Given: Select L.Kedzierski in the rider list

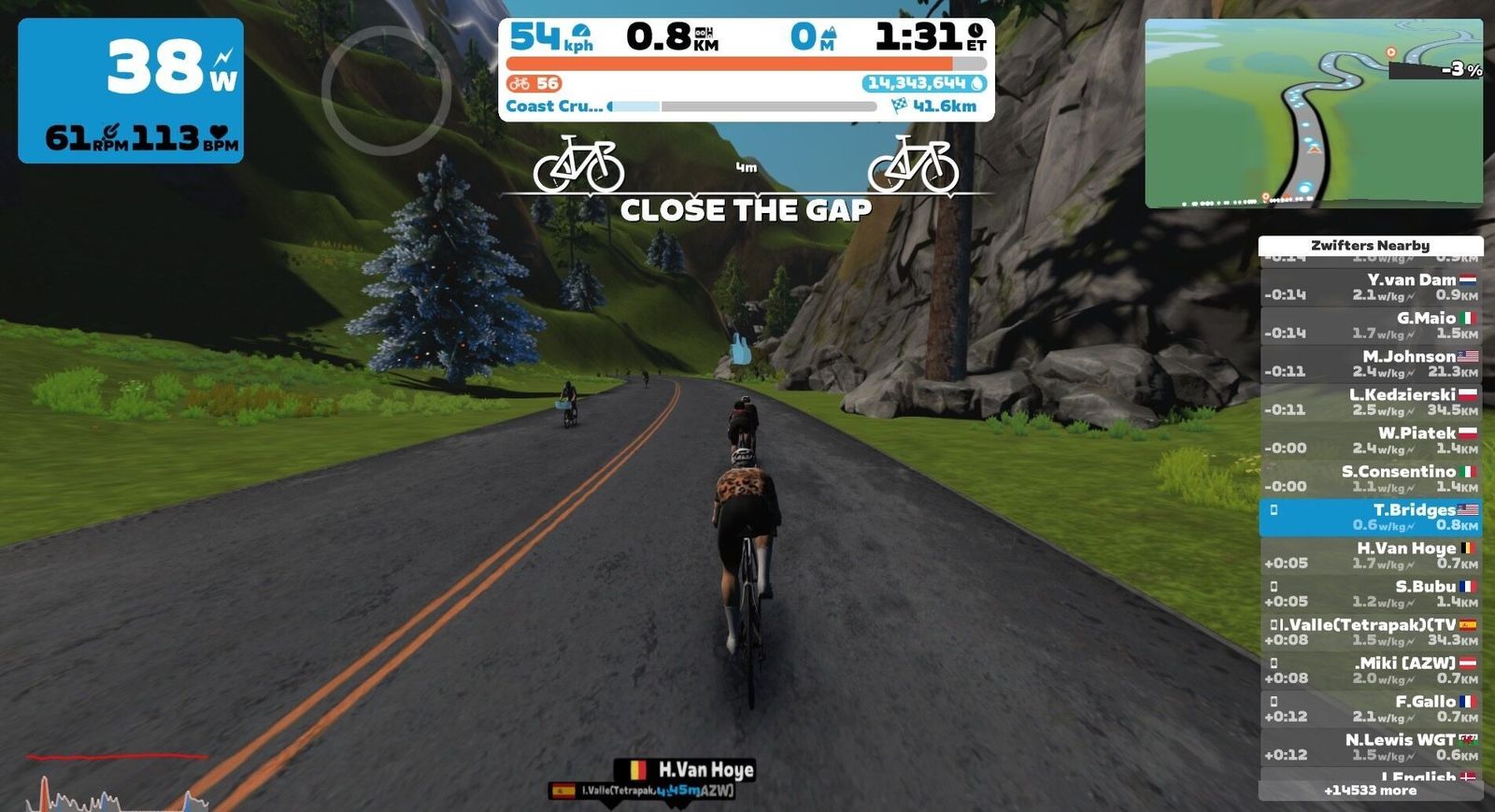Looking at the screenshot, I should [x=1370, y=402].
